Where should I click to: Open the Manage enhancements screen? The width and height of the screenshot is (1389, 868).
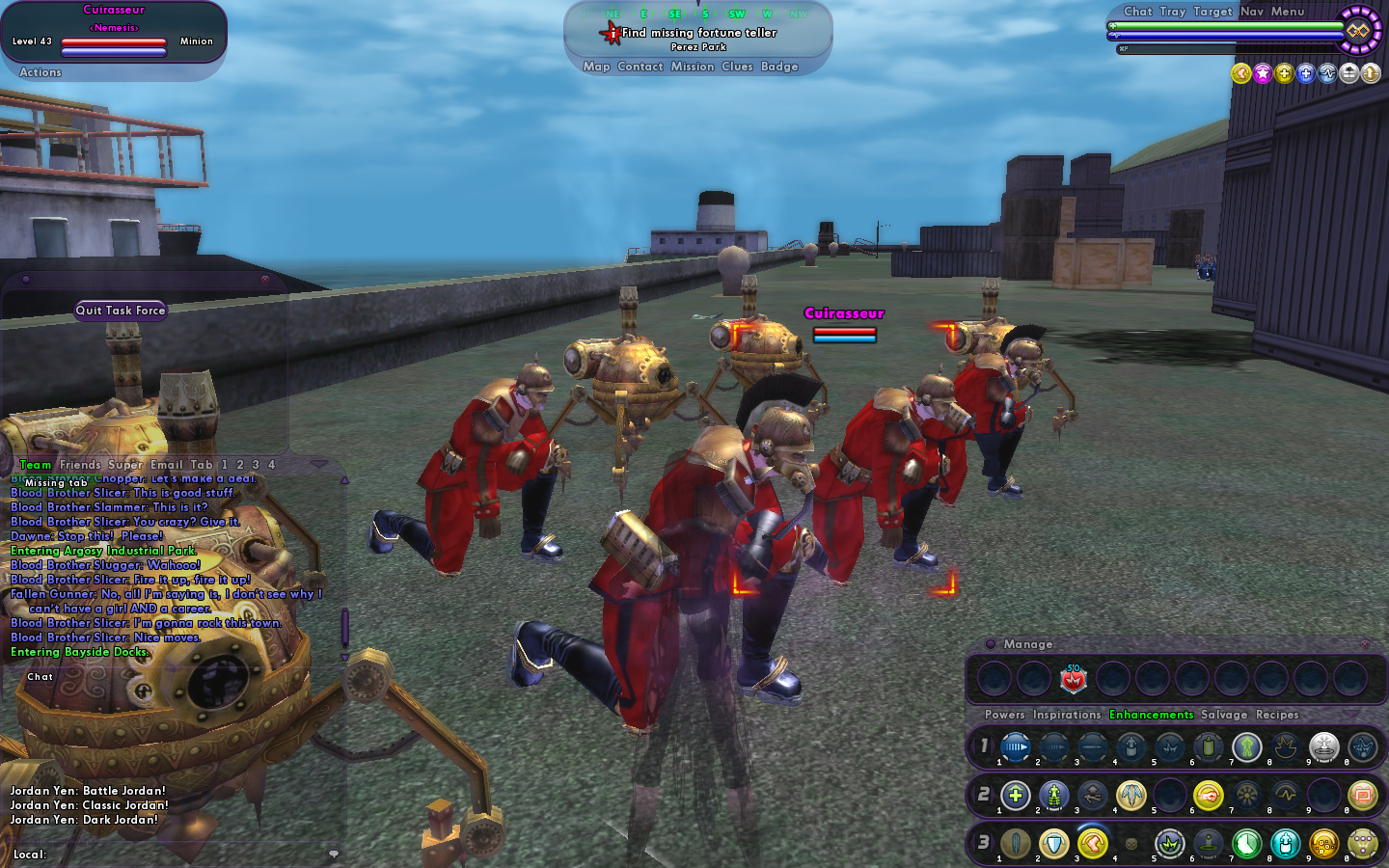pos(1027,644)
